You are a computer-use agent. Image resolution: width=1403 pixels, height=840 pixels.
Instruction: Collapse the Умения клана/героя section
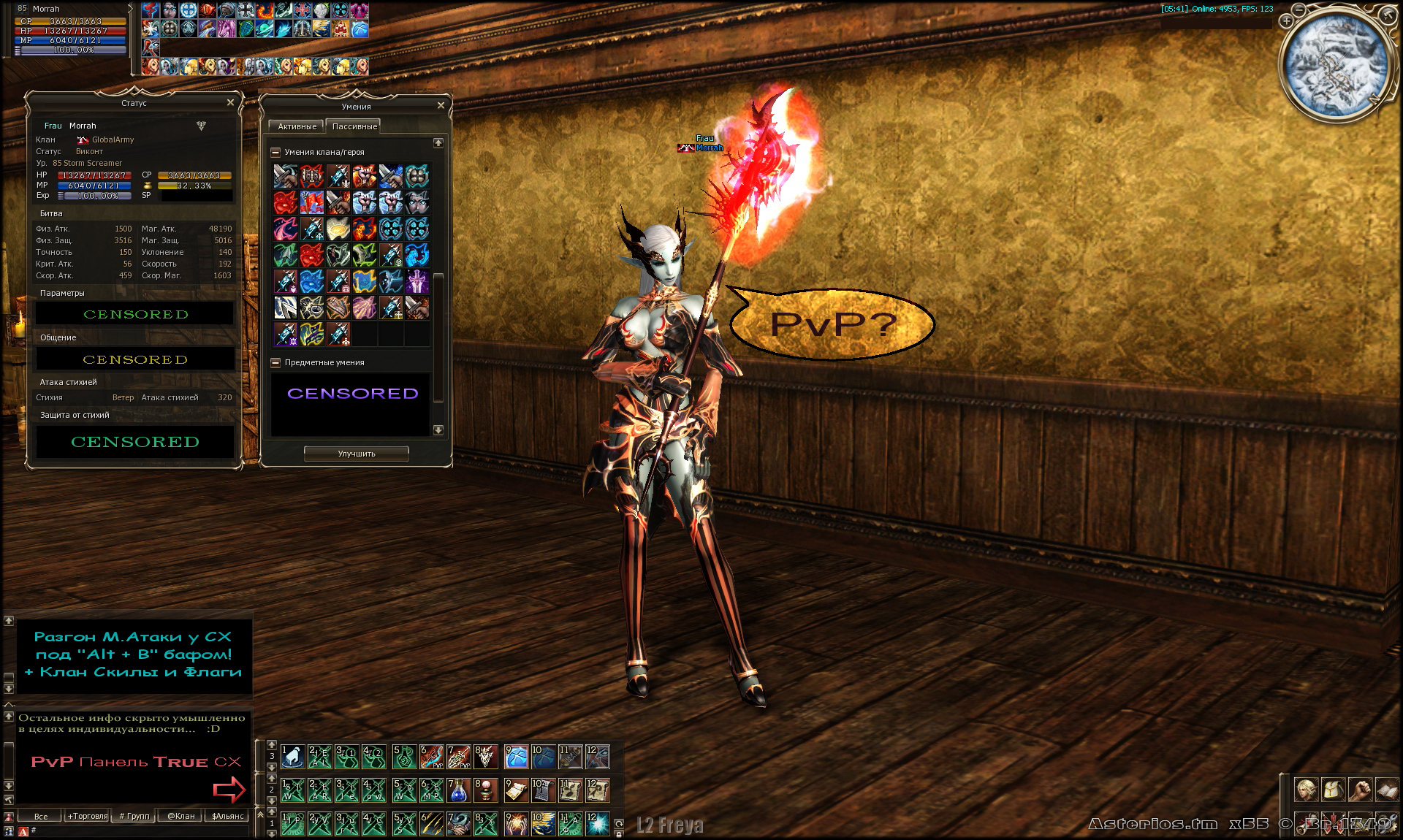(275, 153)
